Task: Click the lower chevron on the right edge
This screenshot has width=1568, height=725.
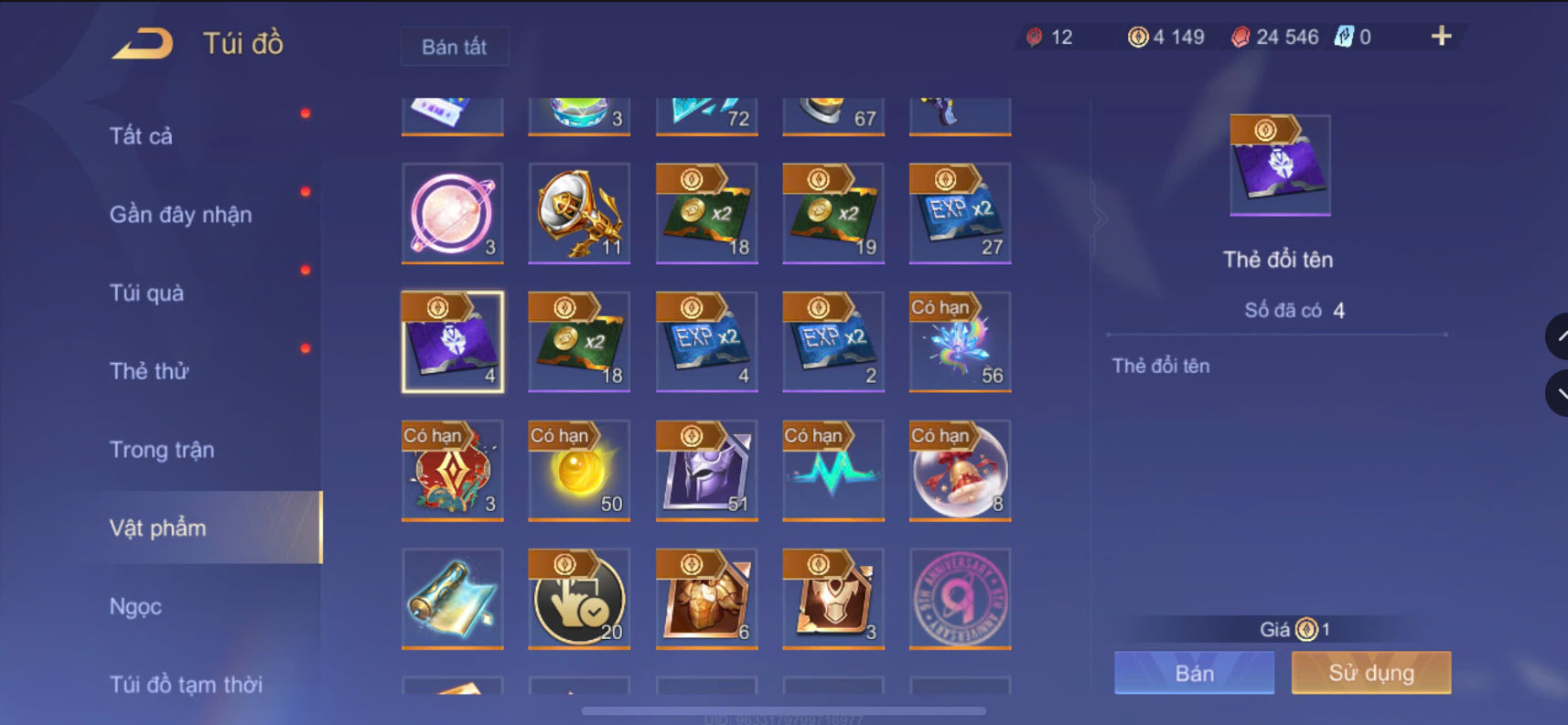Action: (1559, 393)
